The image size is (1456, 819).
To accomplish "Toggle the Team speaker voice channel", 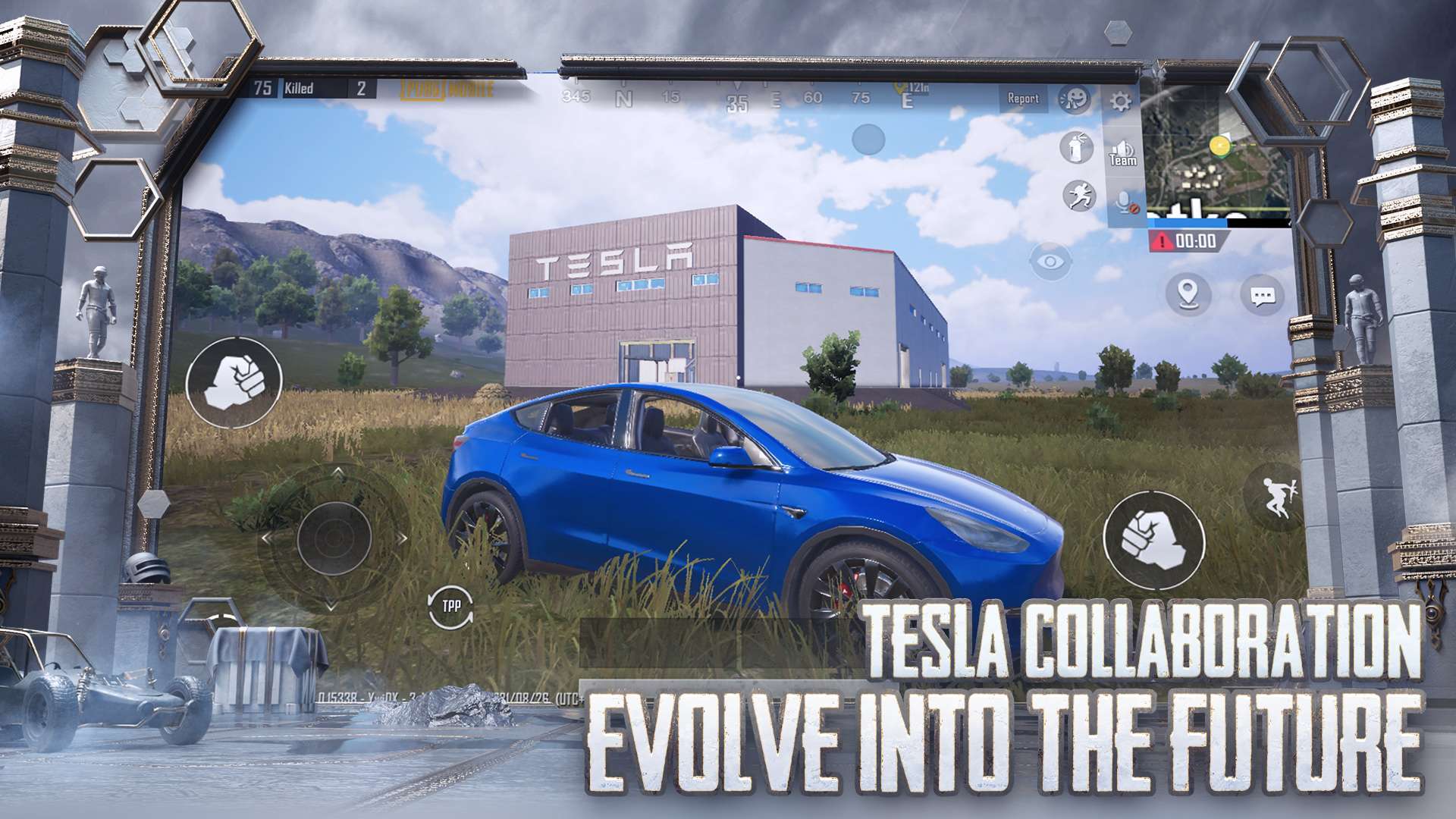I will [x=1123, y=152].
